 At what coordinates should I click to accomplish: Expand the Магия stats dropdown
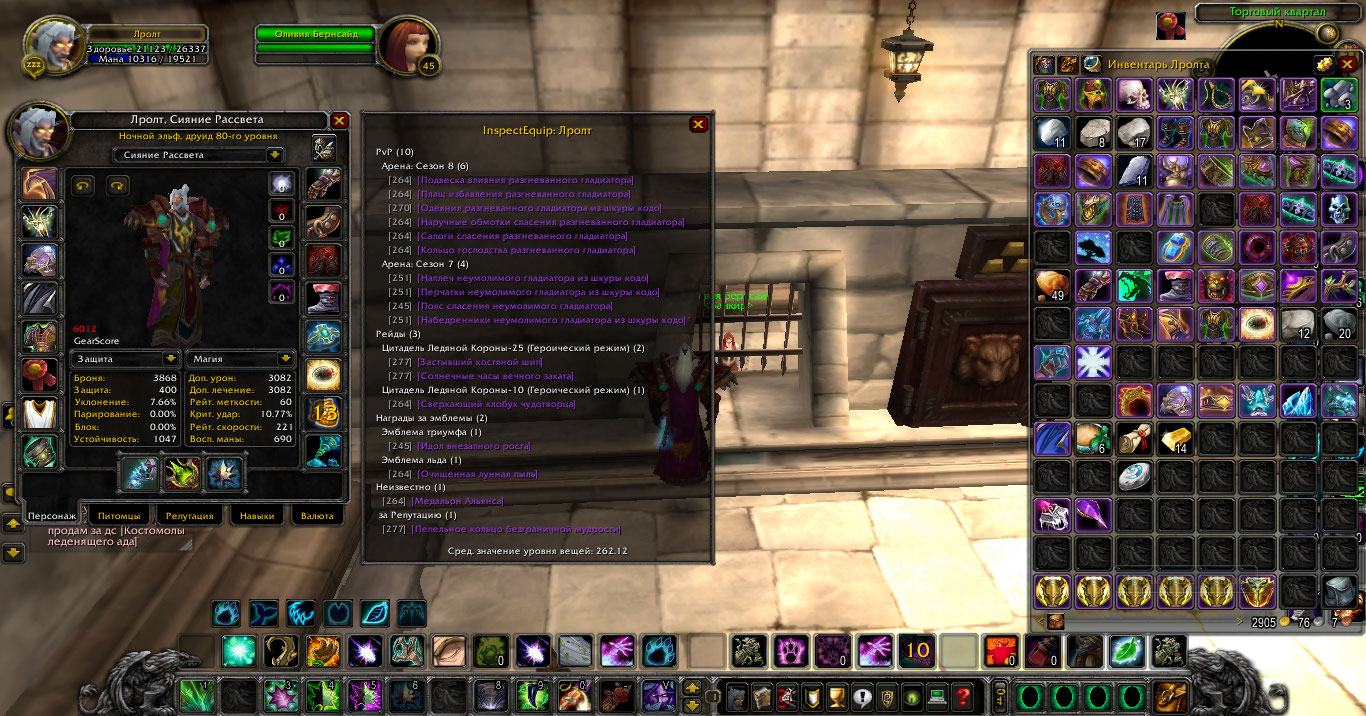pos(286,358)
